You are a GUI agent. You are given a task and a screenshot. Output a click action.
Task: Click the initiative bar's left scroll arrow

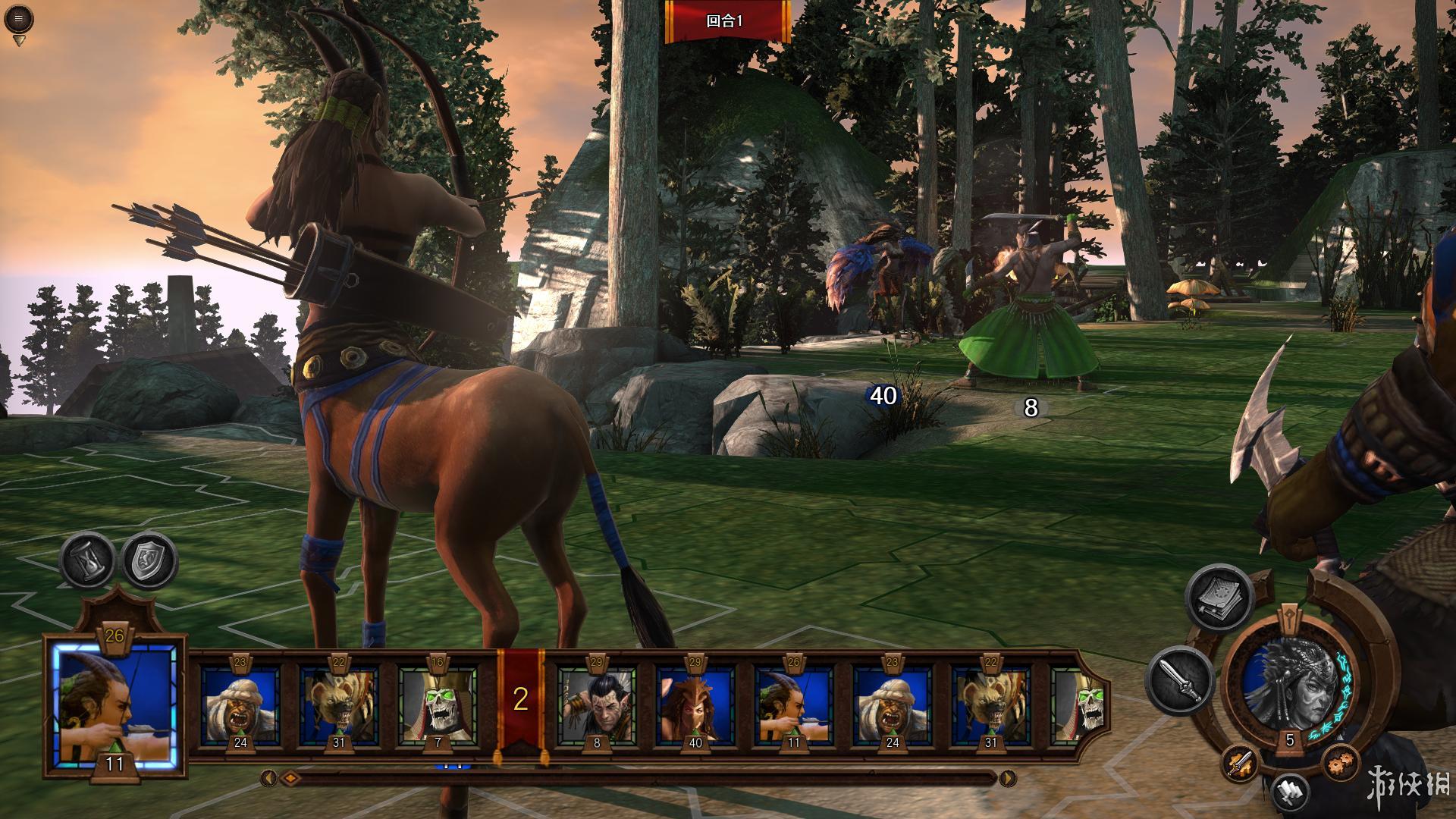(x=268, y=778)
